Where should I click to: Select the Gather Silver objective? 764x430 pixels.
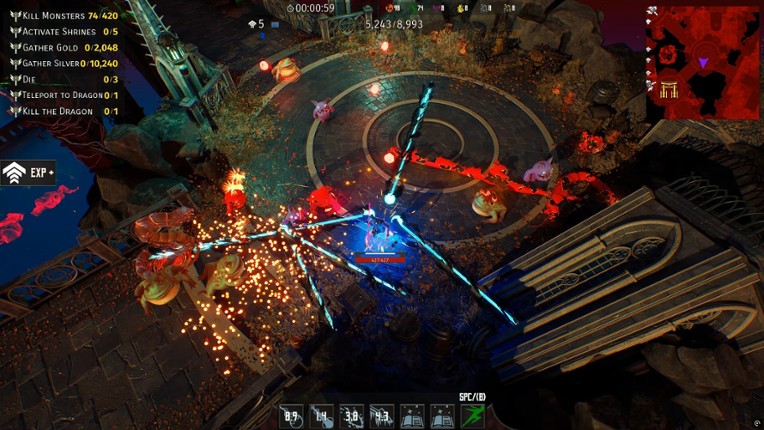tap(62, 62)
